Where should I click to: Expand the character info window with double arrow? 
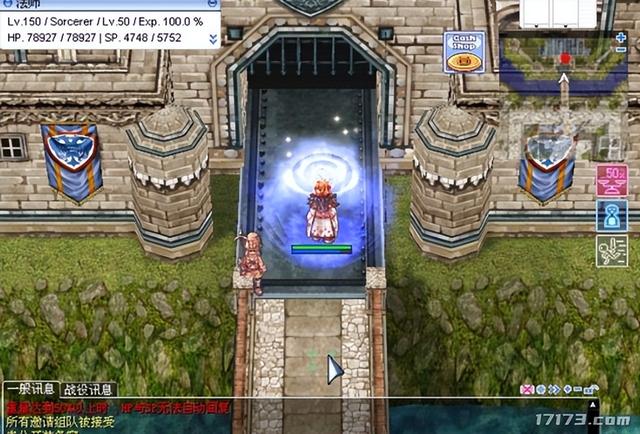coord(213,37)
